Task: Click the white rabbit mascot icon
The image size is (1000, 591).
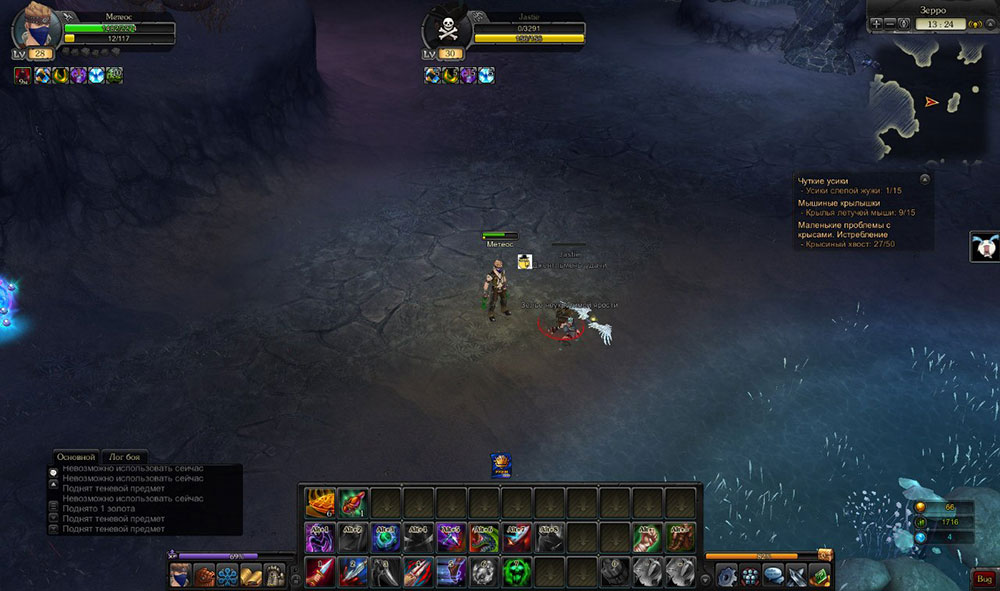Action: click(x=984, y=247)
